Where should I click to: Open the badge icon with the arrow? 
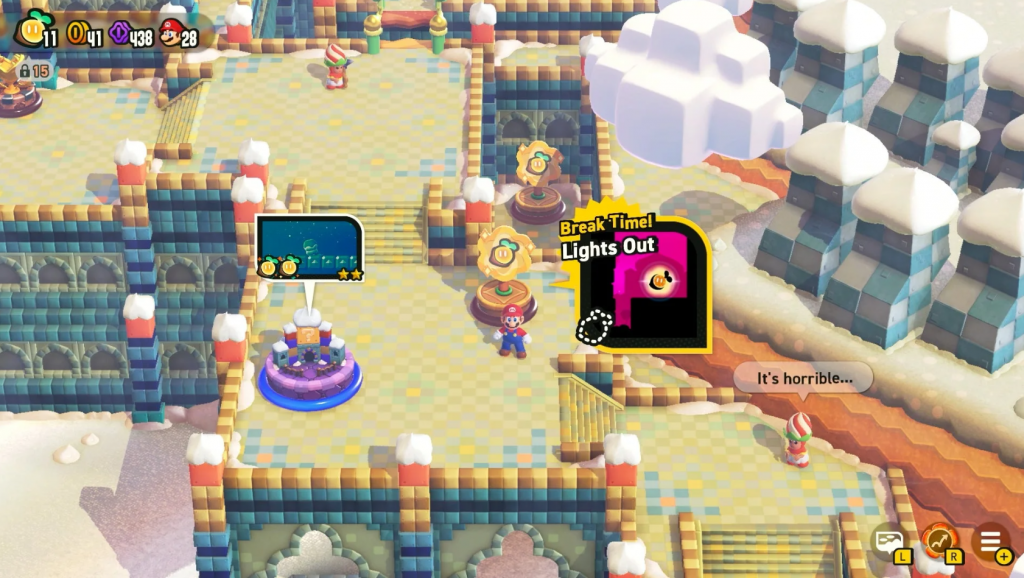pyautogui.click(x=940, y=541)
